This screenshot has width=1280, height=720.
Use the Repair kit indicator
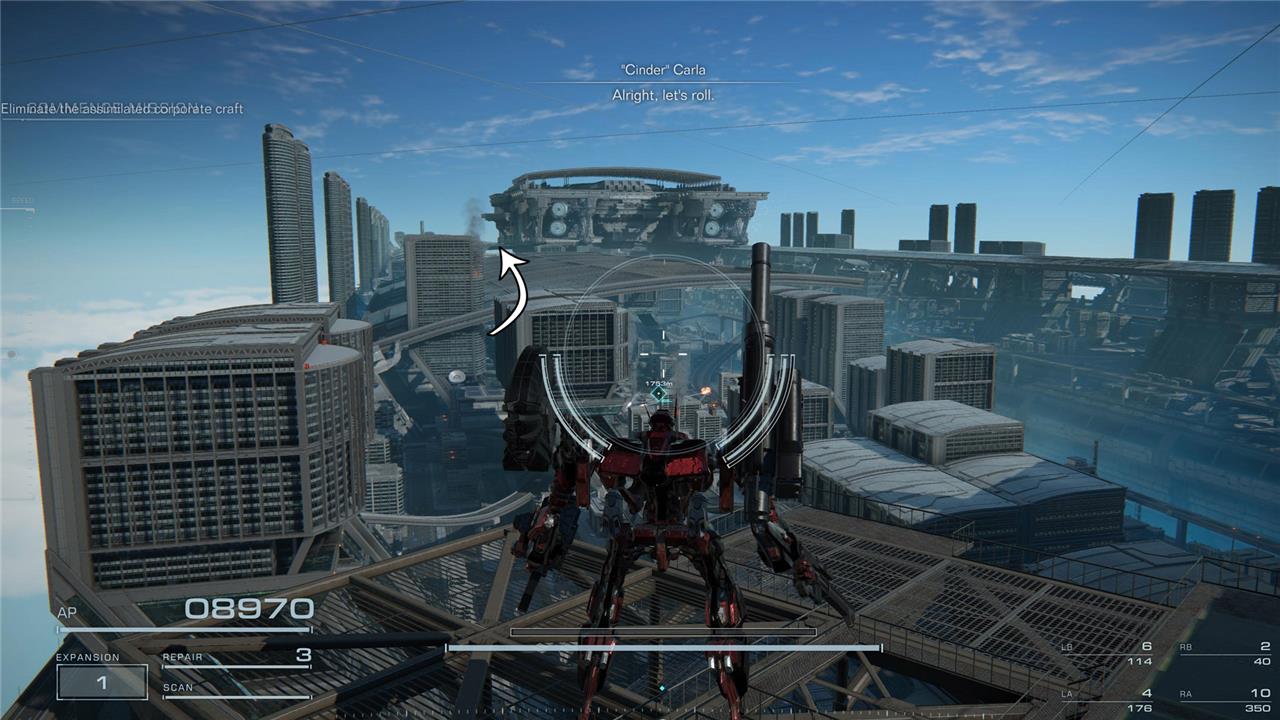click(x=237, y=657)
